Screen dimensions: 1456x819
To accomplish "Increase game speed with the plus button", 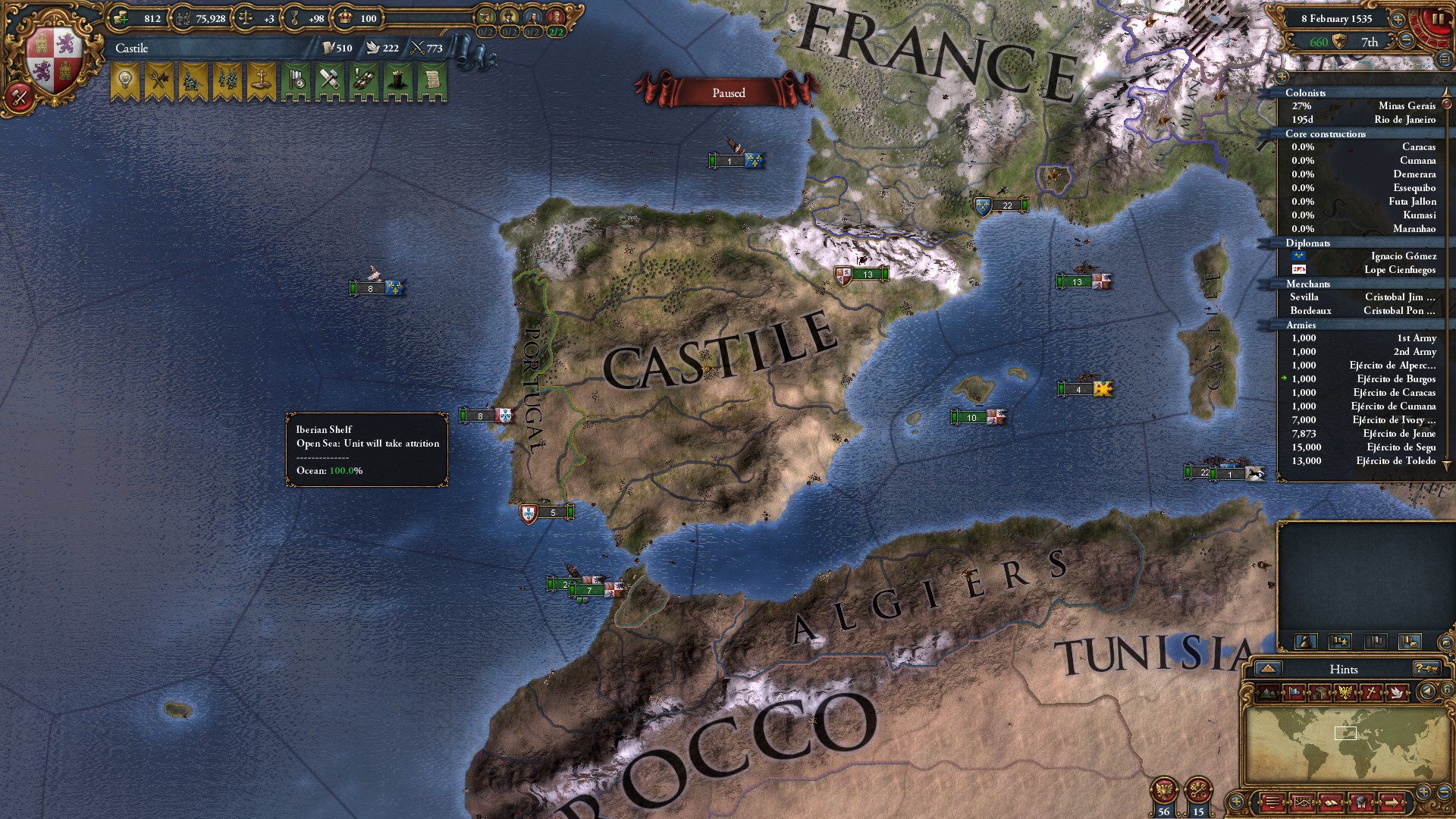I will click(1398, 19).
